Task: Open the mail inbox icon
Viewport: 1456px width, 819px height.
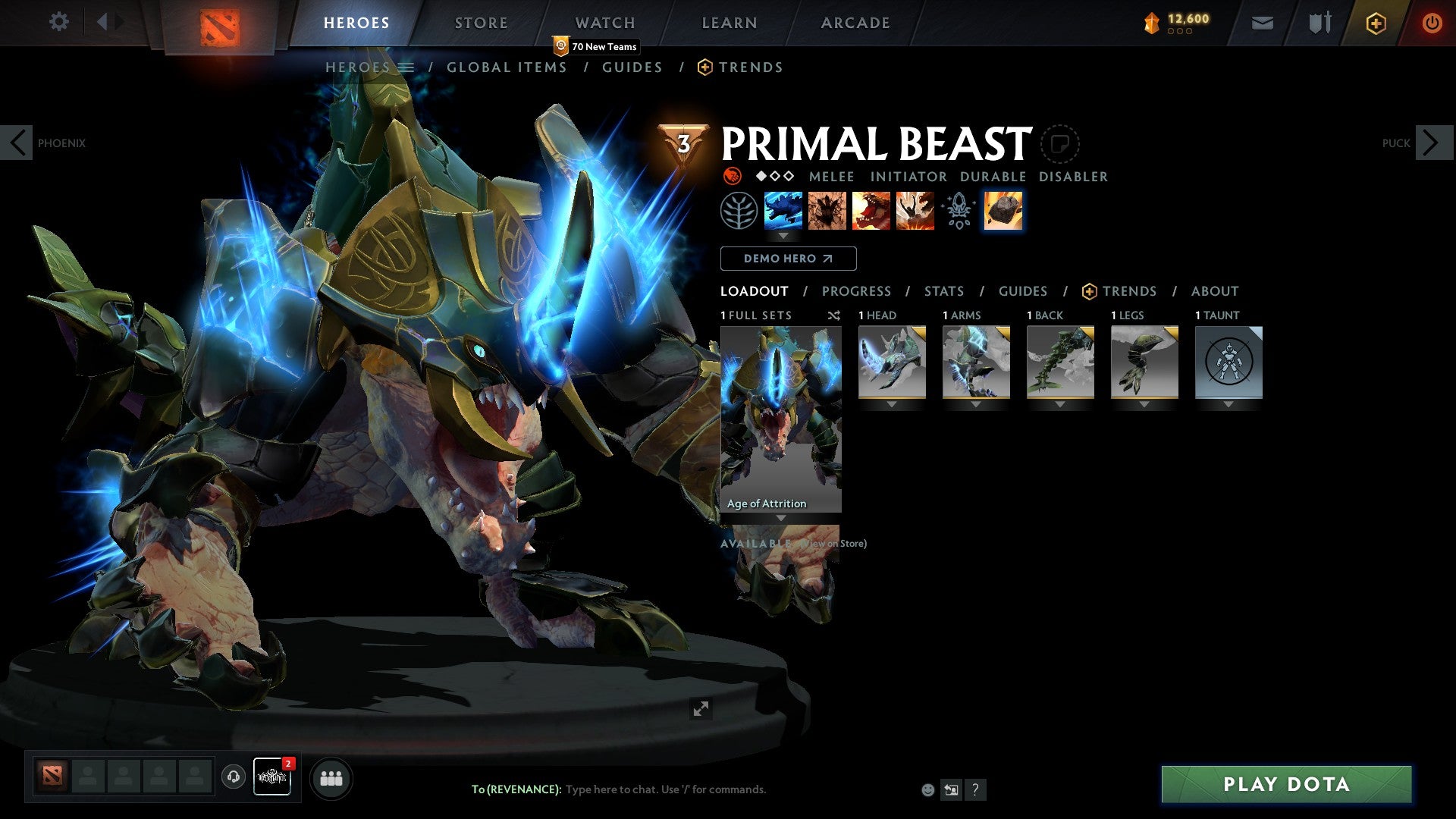Action: tap(1261, 23)
